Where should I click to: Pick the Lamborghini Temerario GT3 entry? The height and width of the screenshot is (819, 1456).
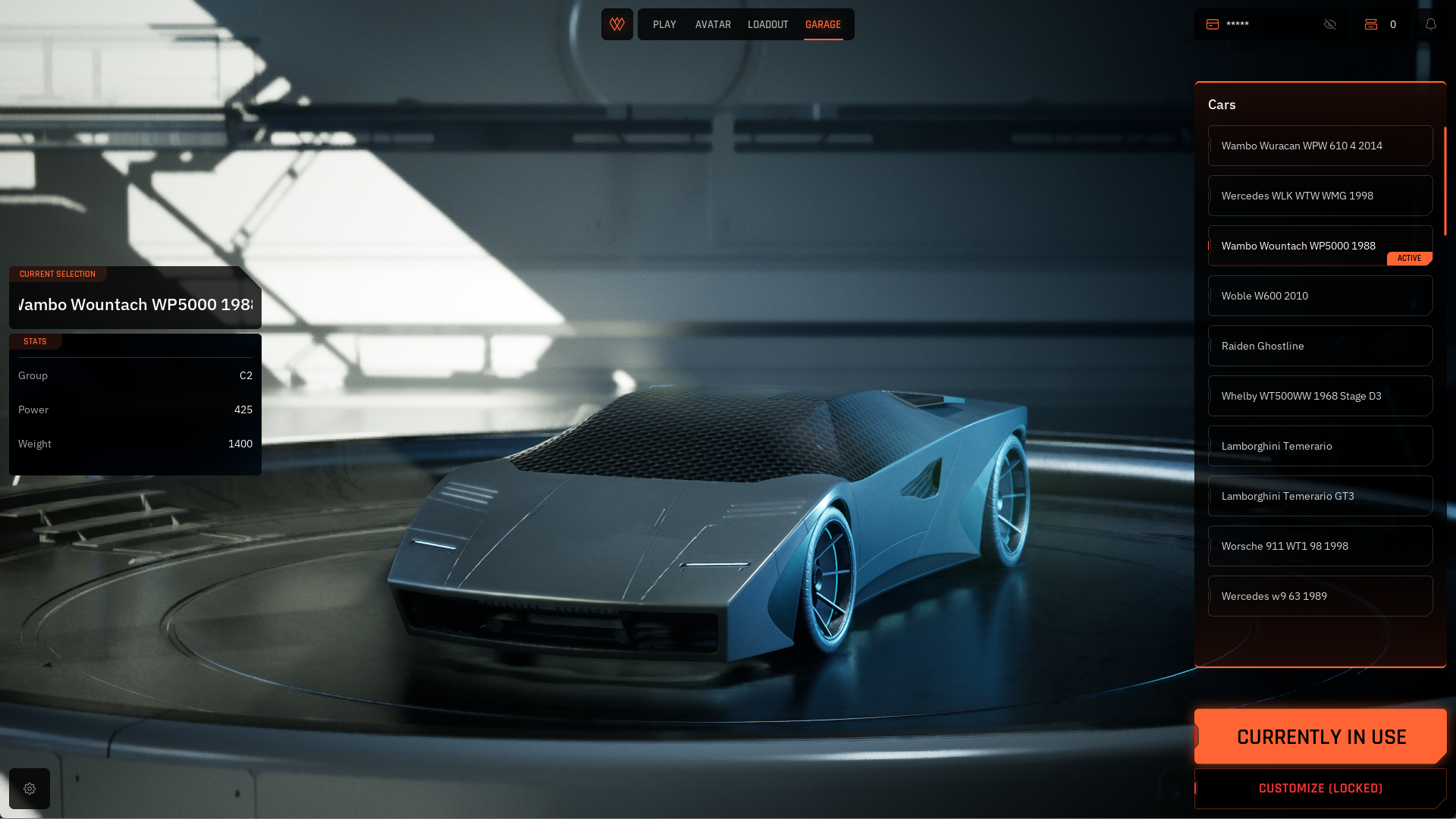[1319, 496]
